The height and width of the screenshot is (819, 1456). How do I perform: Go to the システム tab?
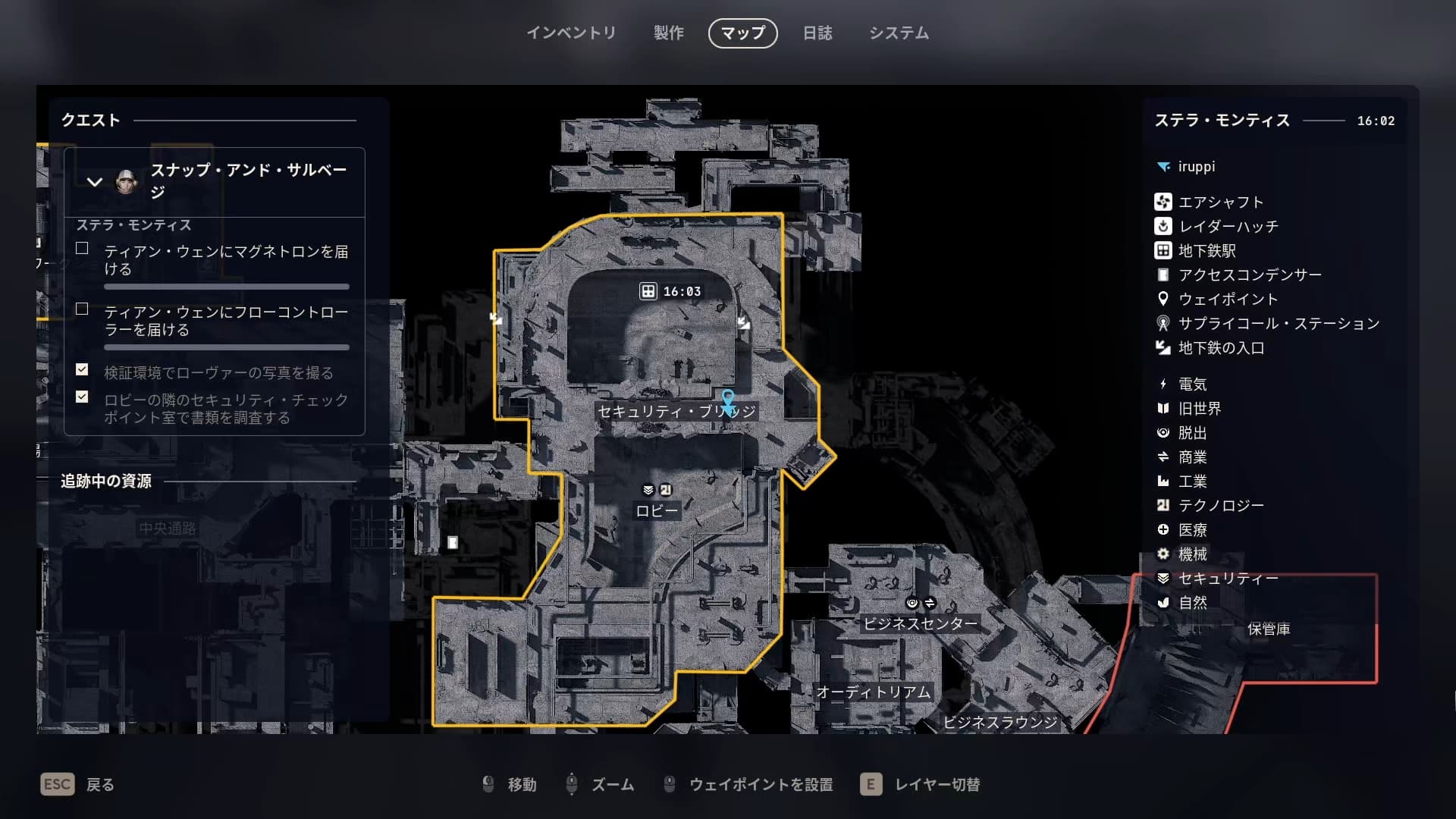pos(899,33)
